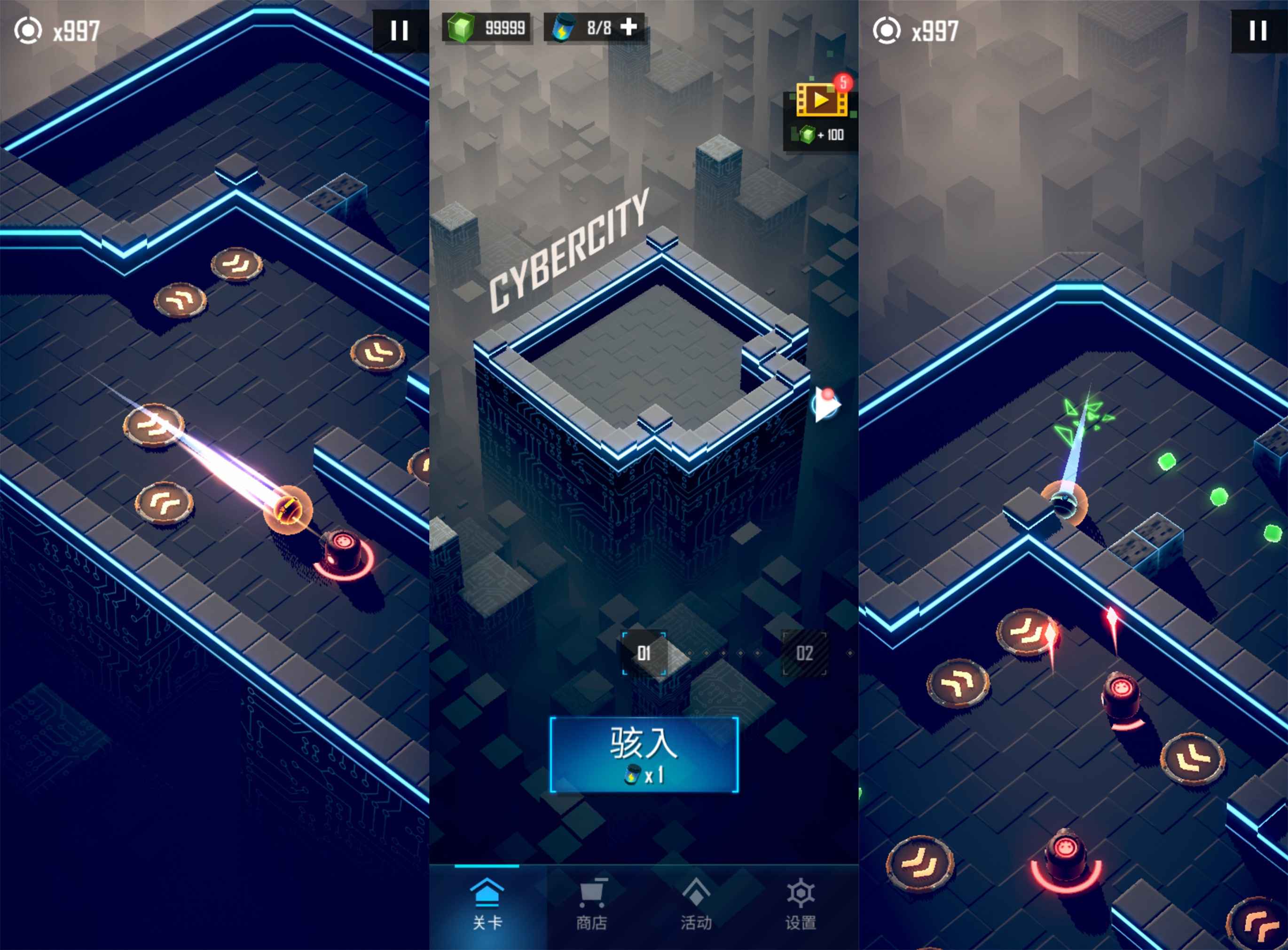This screenshot has height=950, width=1288.
Task: Switch to the 关卡 levels tab
Action: pyautogui.click(x=487, y=904)
